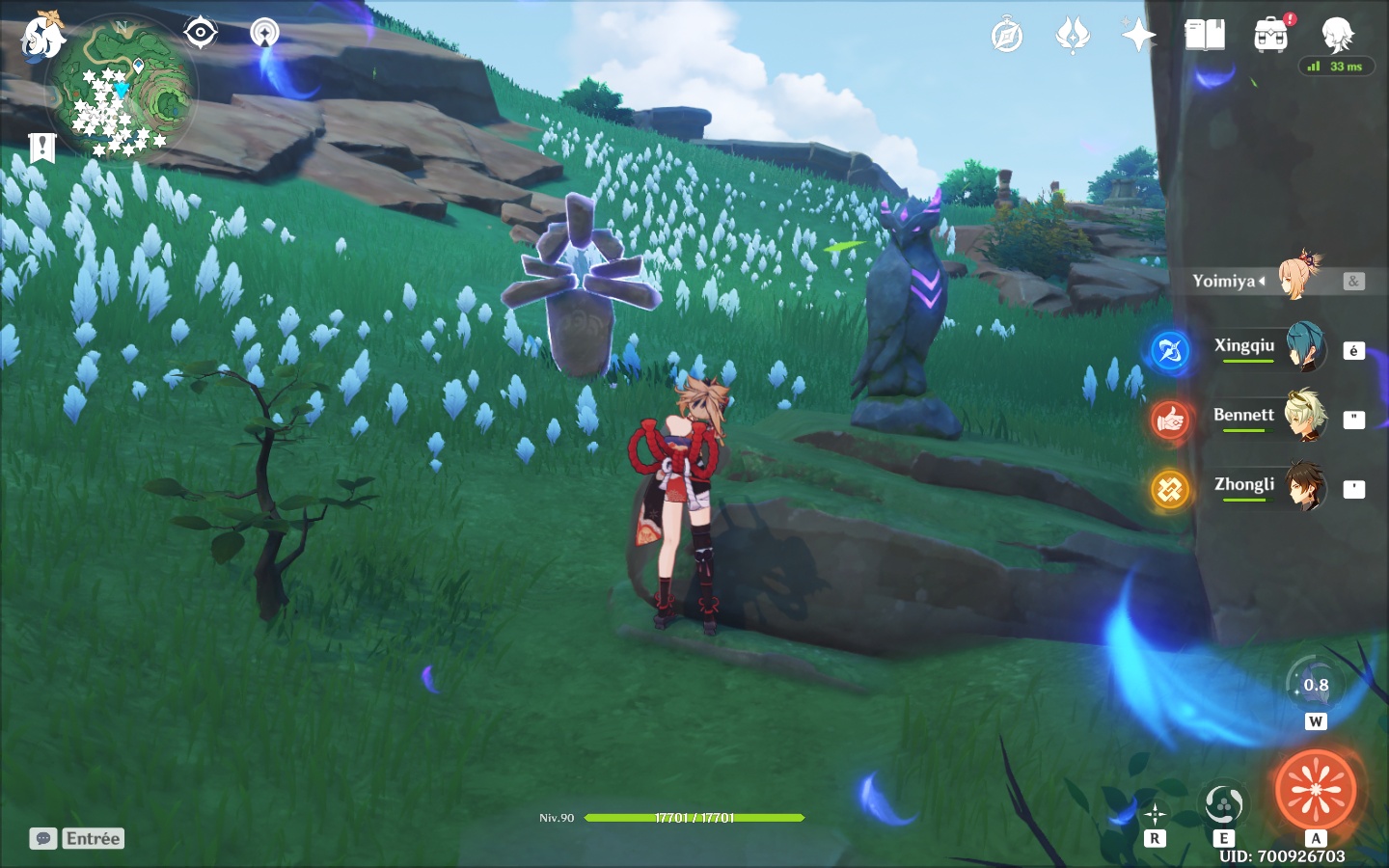Trigger Xingqiu's blue elemental burst icon

(1170, 350)
